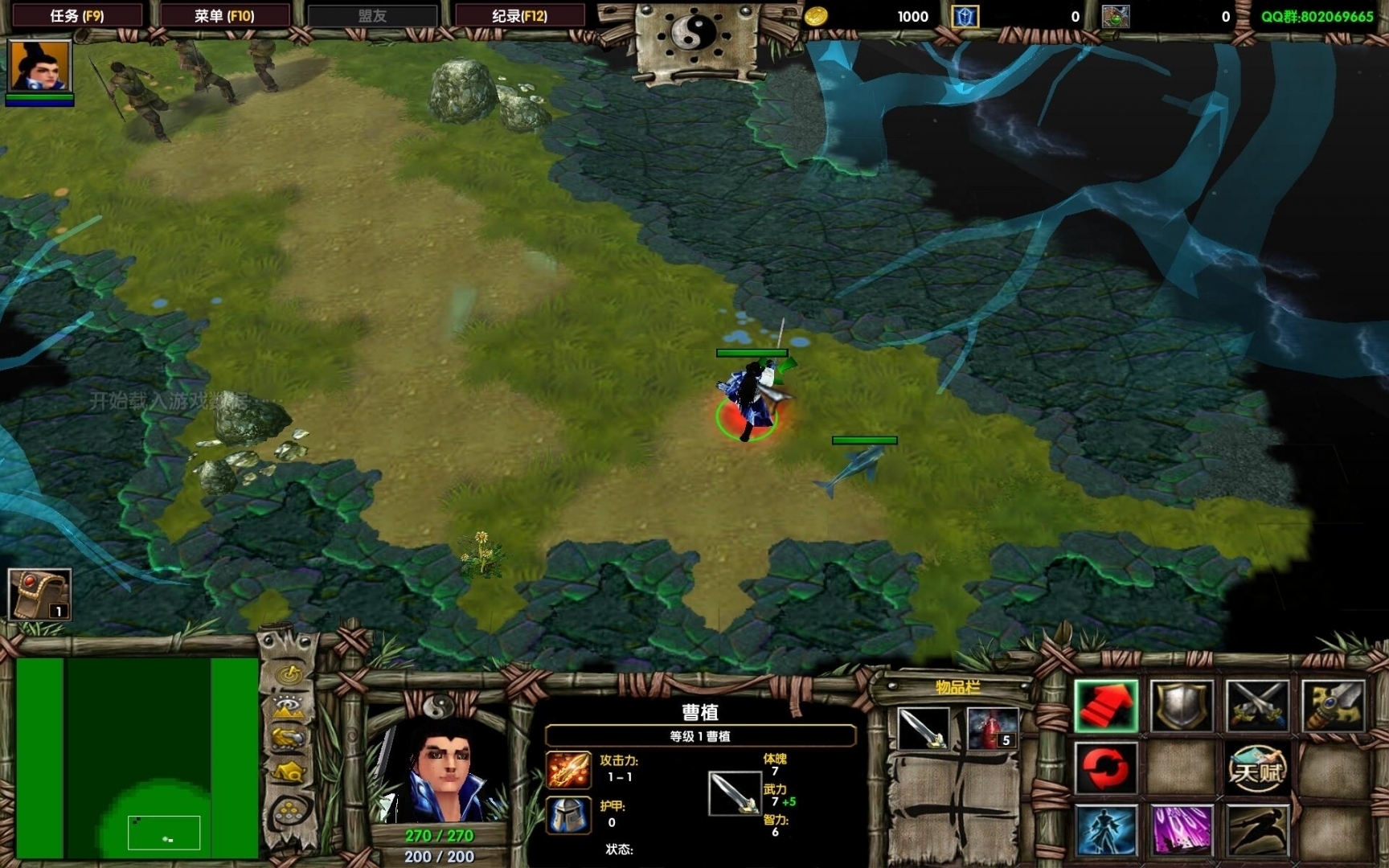Select the hero portrait icon at top left

click(x=39, y=67)
